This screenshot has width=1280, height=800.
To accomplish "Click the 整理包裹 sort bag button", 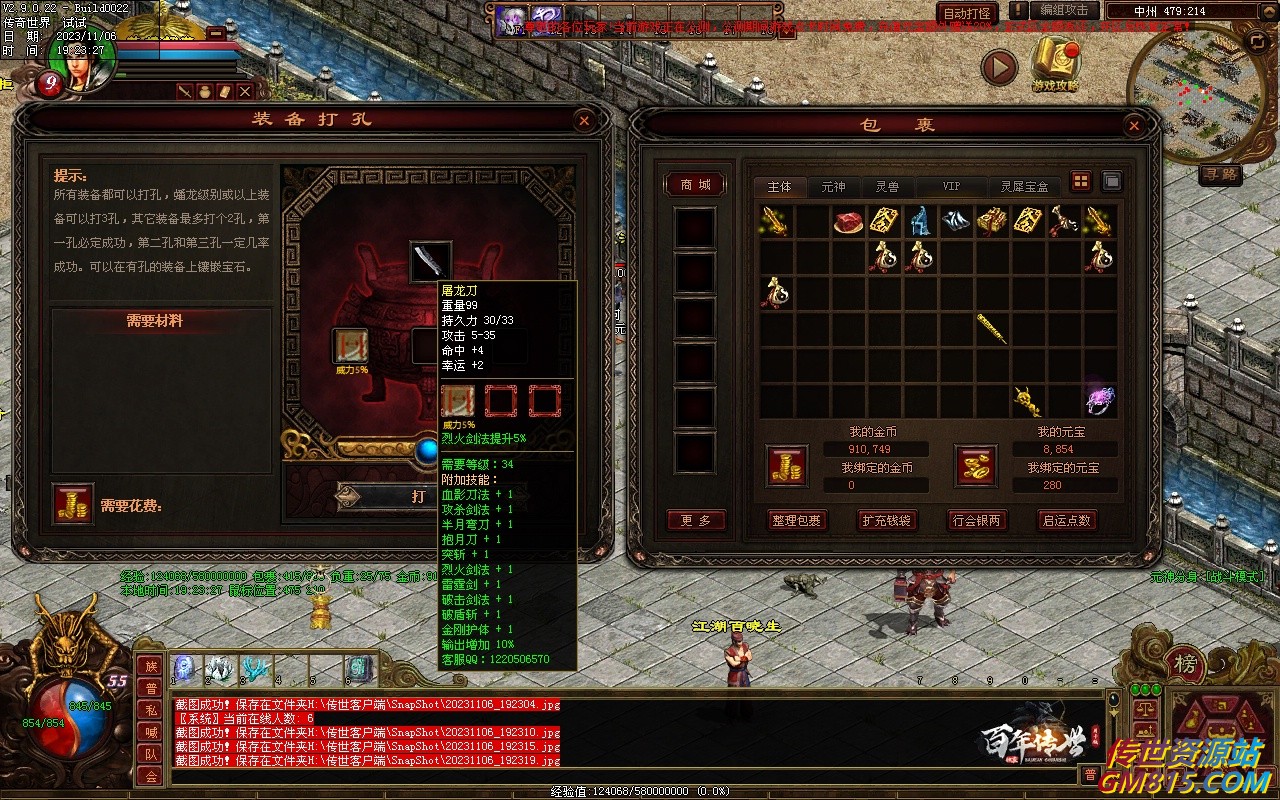I will tap(796, 520).
